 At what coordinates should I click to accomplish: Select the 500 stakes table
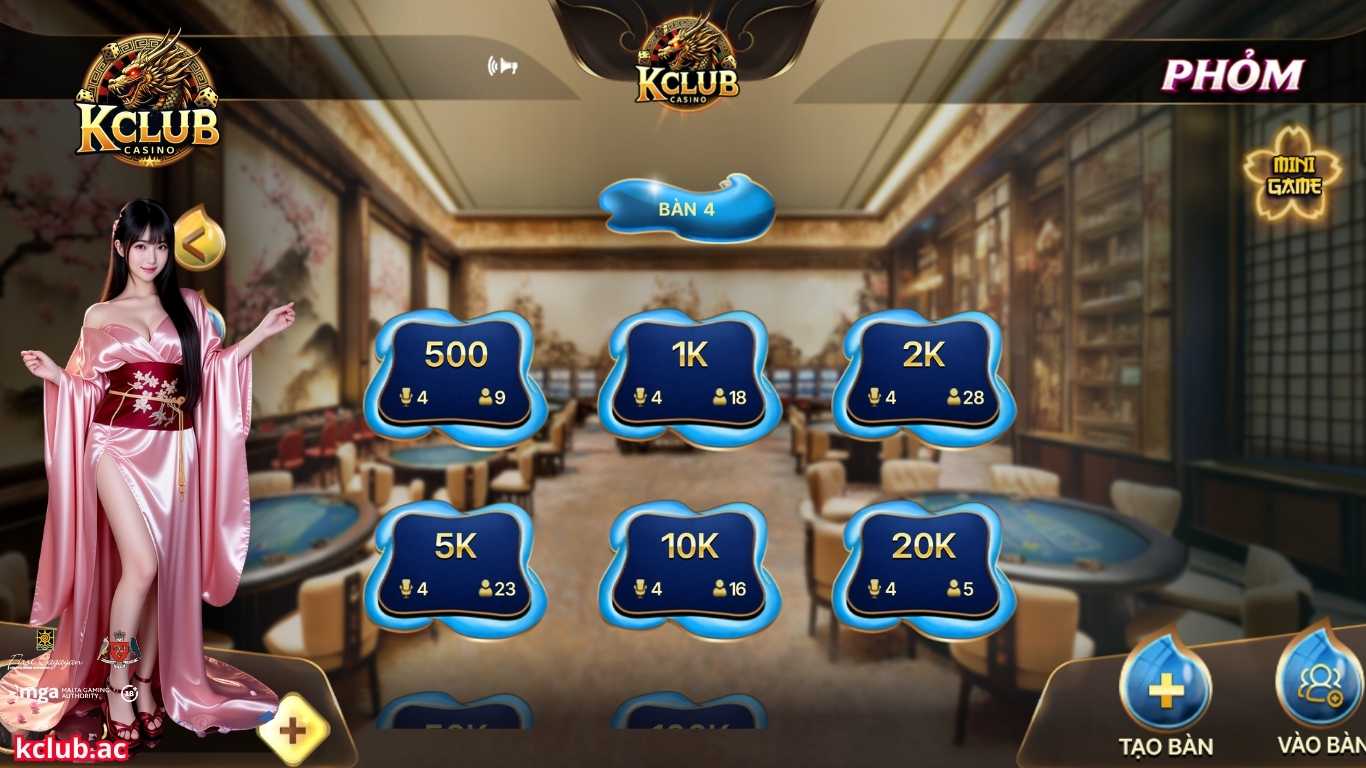(x=455, y=370)
